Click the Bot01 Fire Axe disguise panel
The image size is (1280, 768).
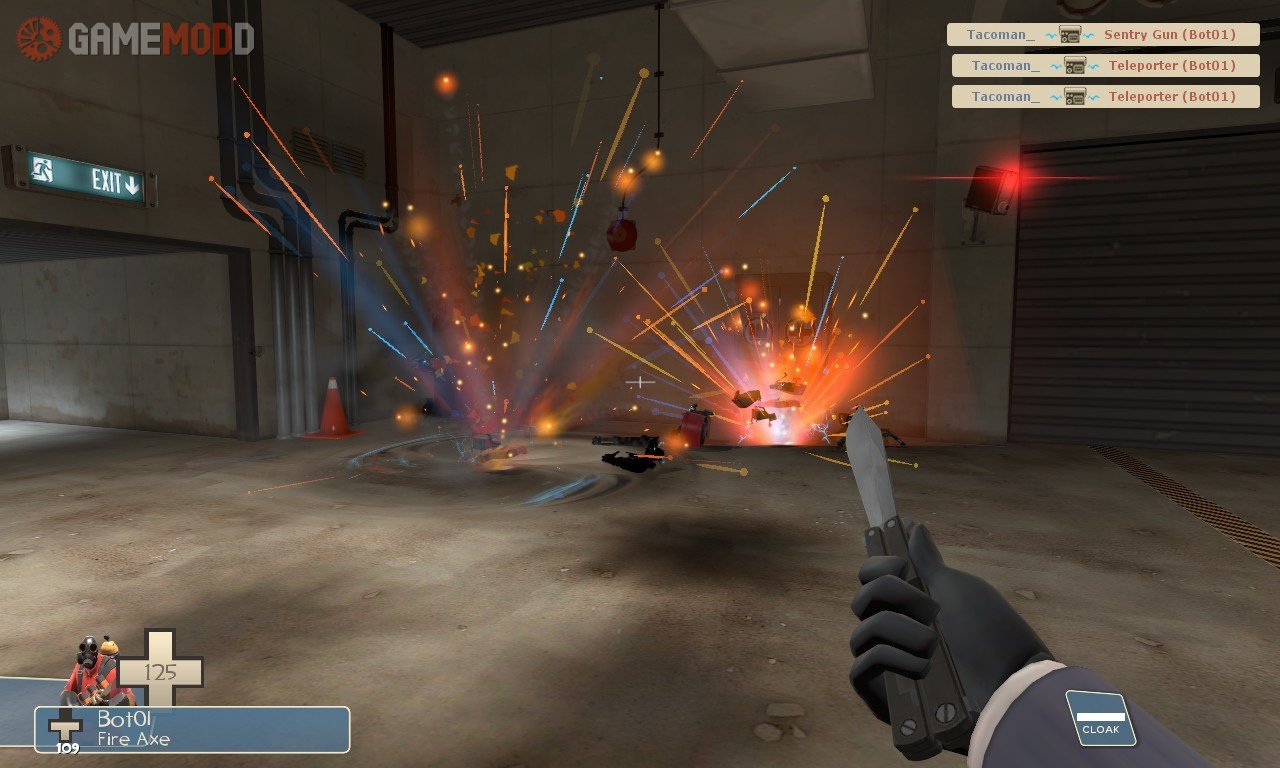click(192, 730)
